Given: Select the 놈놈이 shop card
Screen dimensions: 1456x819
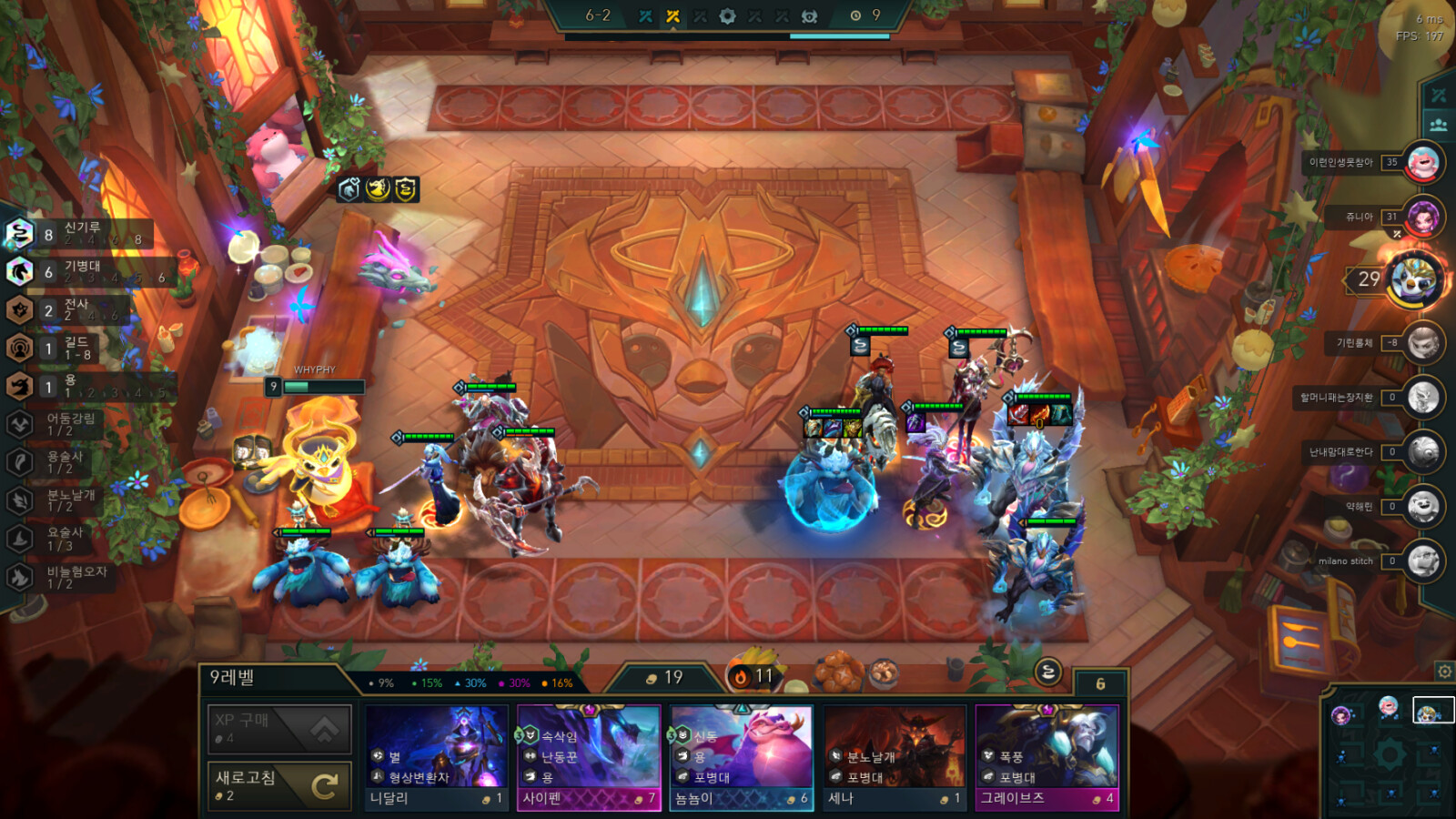Looking at the screenshot, I should point(741,757).
